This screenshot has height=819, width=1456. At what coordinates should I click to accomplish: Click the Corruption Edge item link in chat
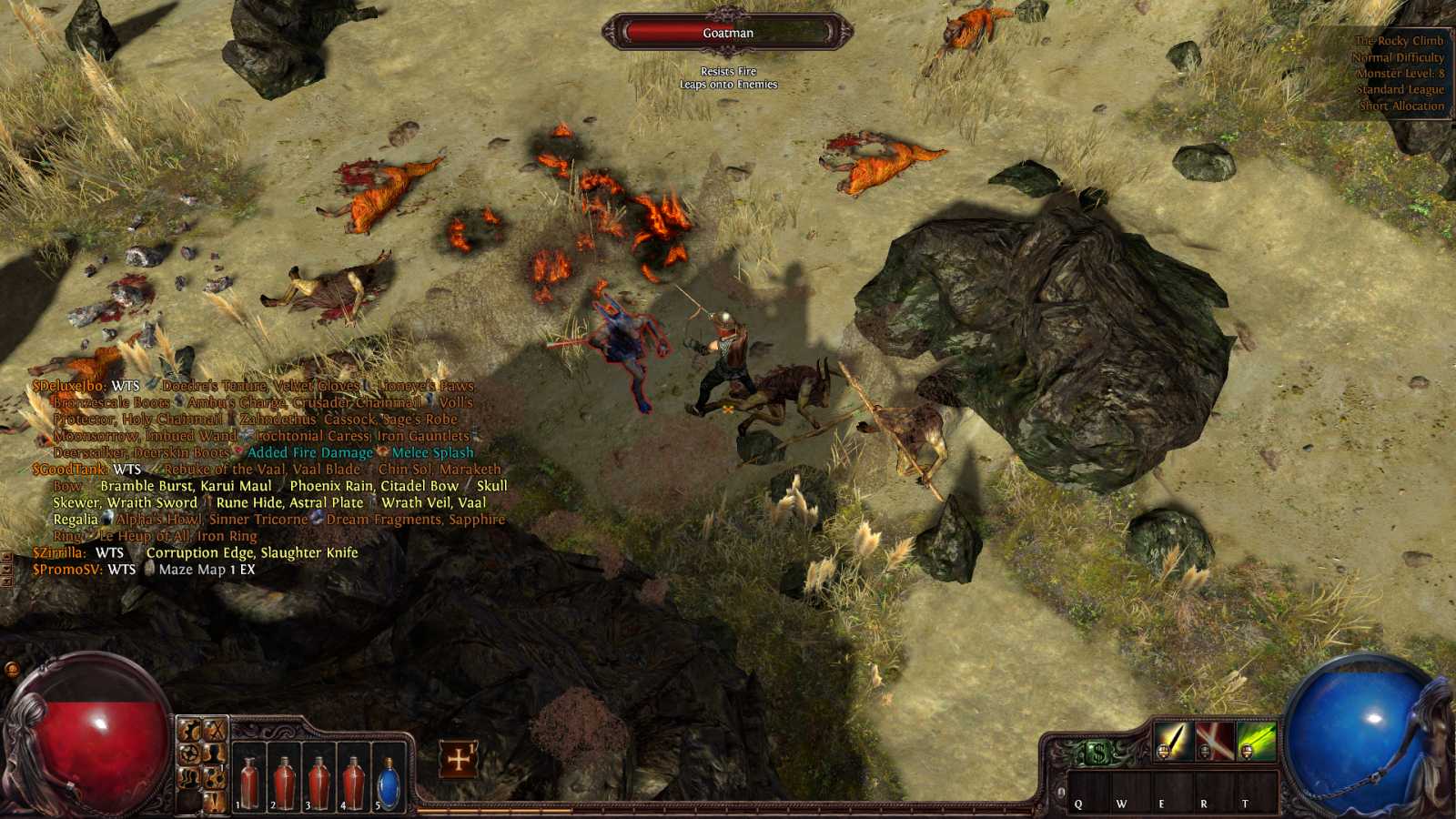(251, 552)
